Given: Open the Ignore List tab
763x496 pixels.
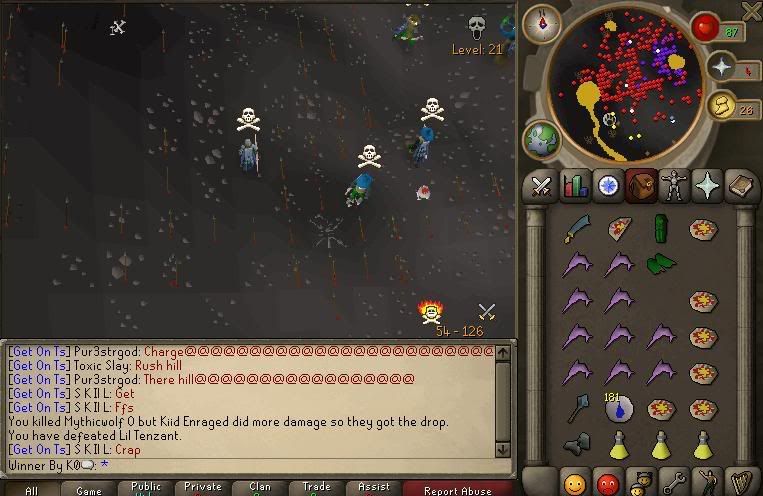Looking at the screenshot, I should click(x=609, y=482).
